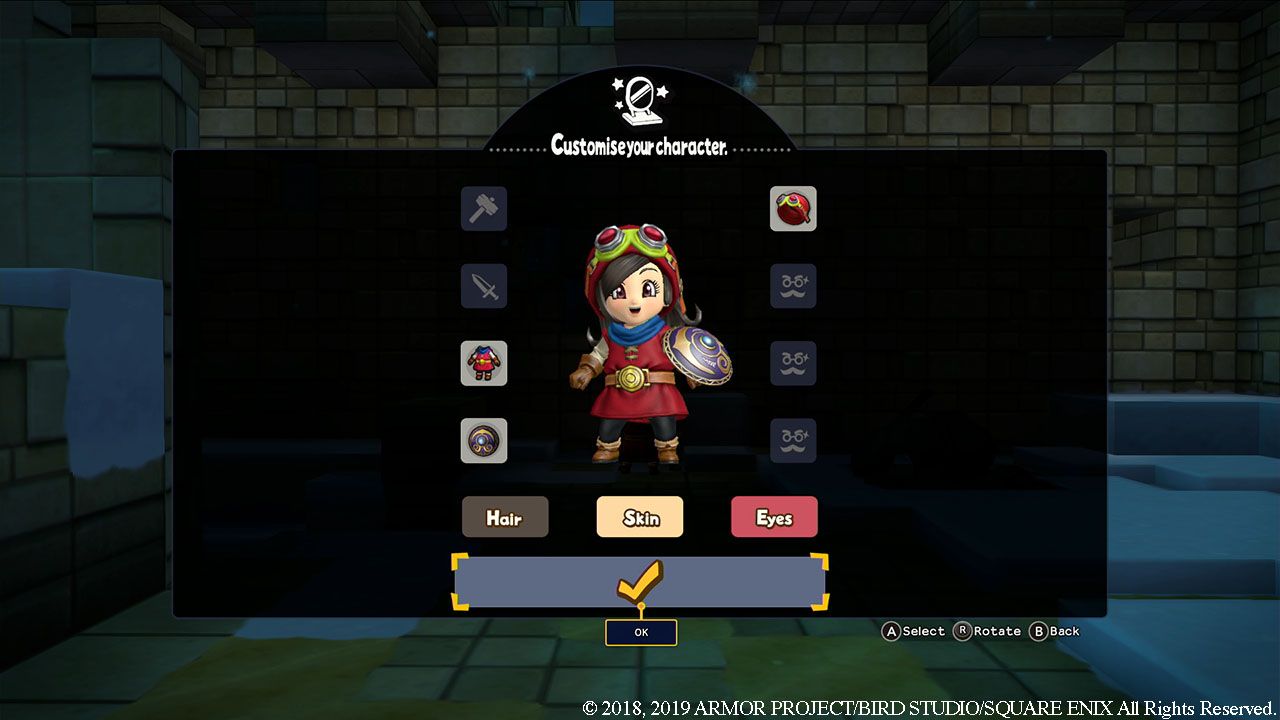
Task: Choose the bottom face accessory slot
Action: pyautogui.click(x=793, y=441)
